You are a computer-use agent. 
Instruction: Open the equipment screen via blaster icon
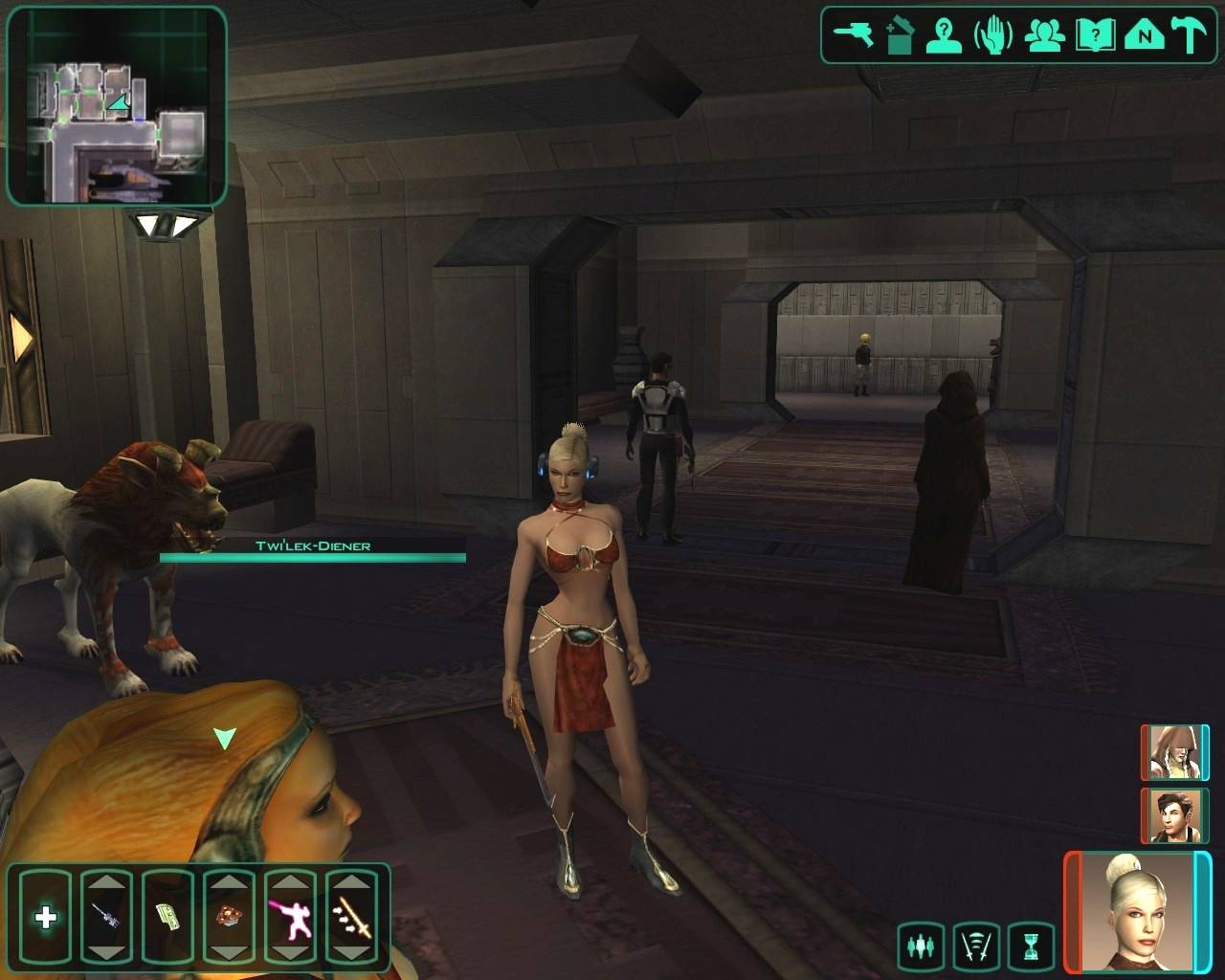click(x=854, y=35)
